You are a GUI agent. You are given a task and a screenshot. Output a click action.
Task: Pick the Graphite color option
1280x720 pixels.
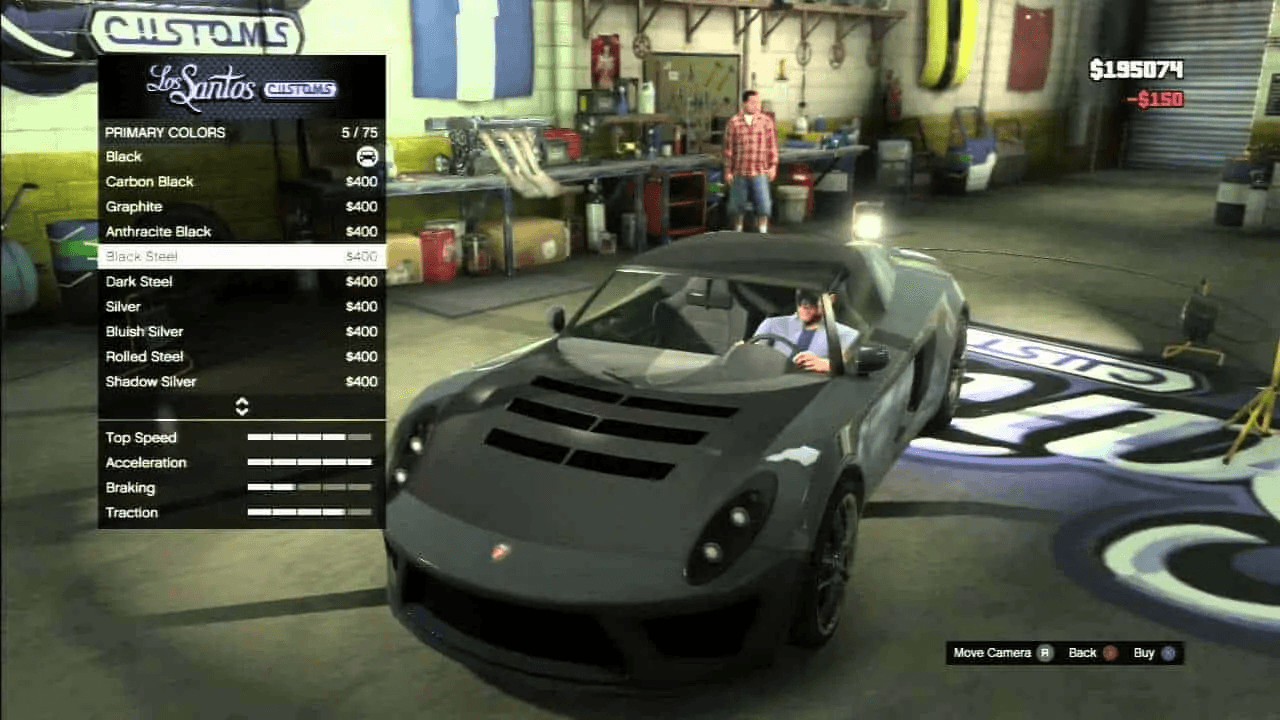241,207
